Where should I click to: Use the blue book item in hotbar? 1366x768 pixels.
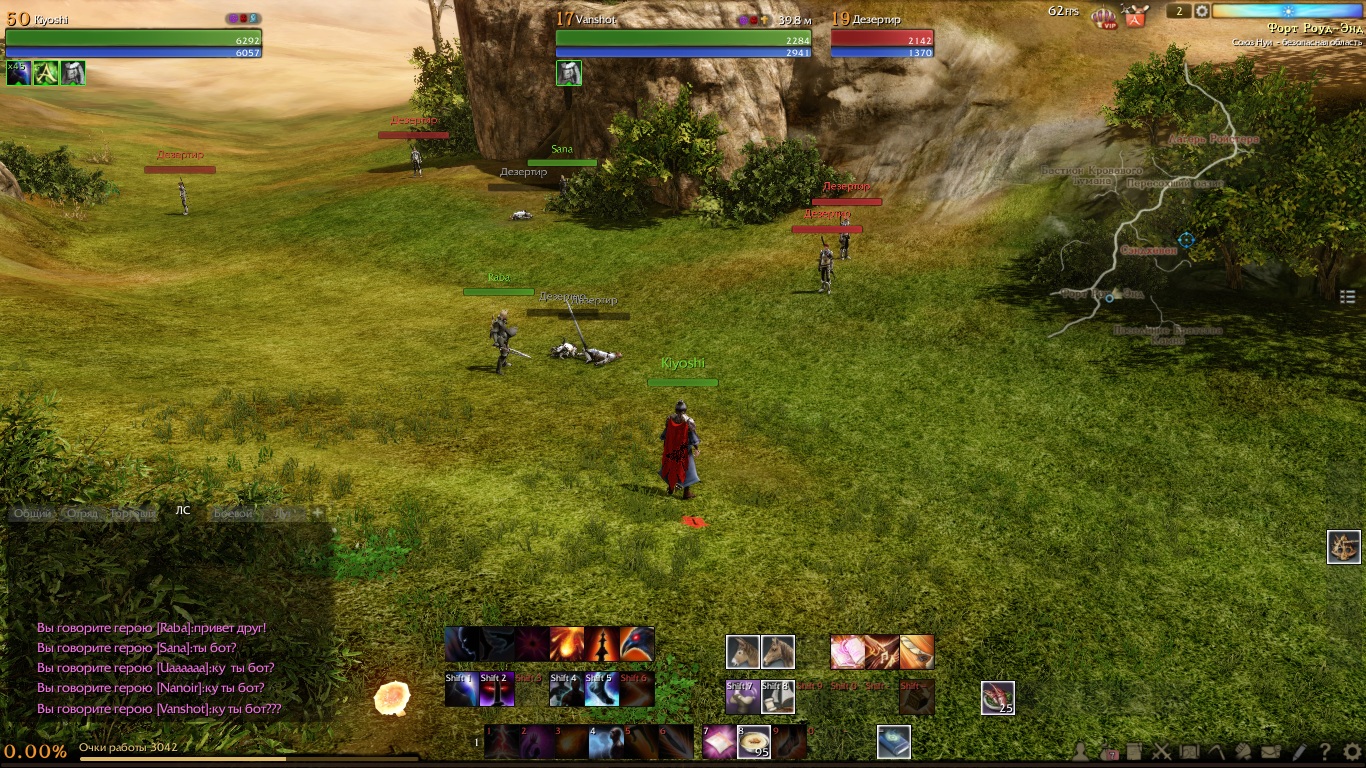pos(894,742)
